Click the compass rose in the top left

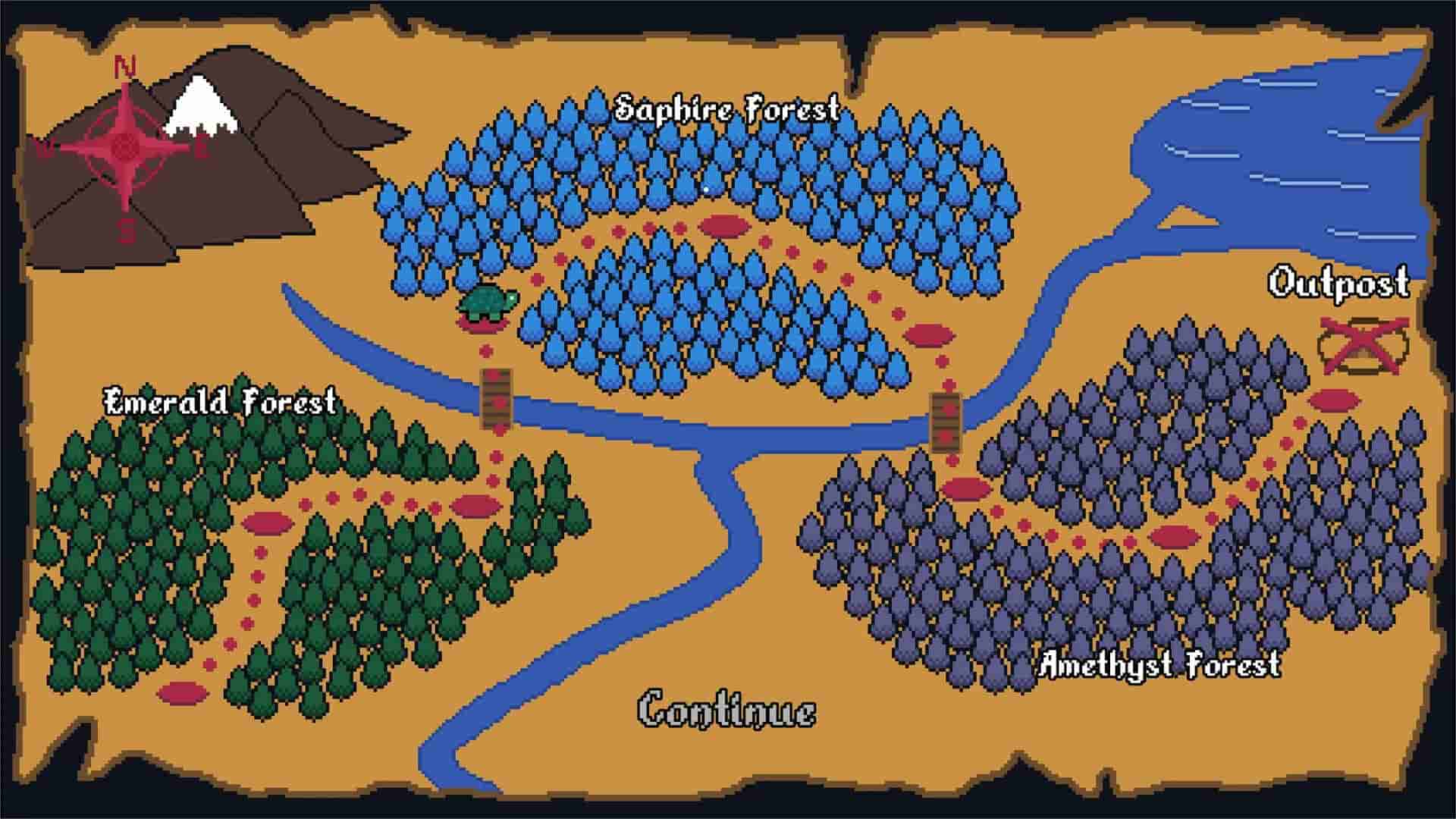tap(125, 148)
